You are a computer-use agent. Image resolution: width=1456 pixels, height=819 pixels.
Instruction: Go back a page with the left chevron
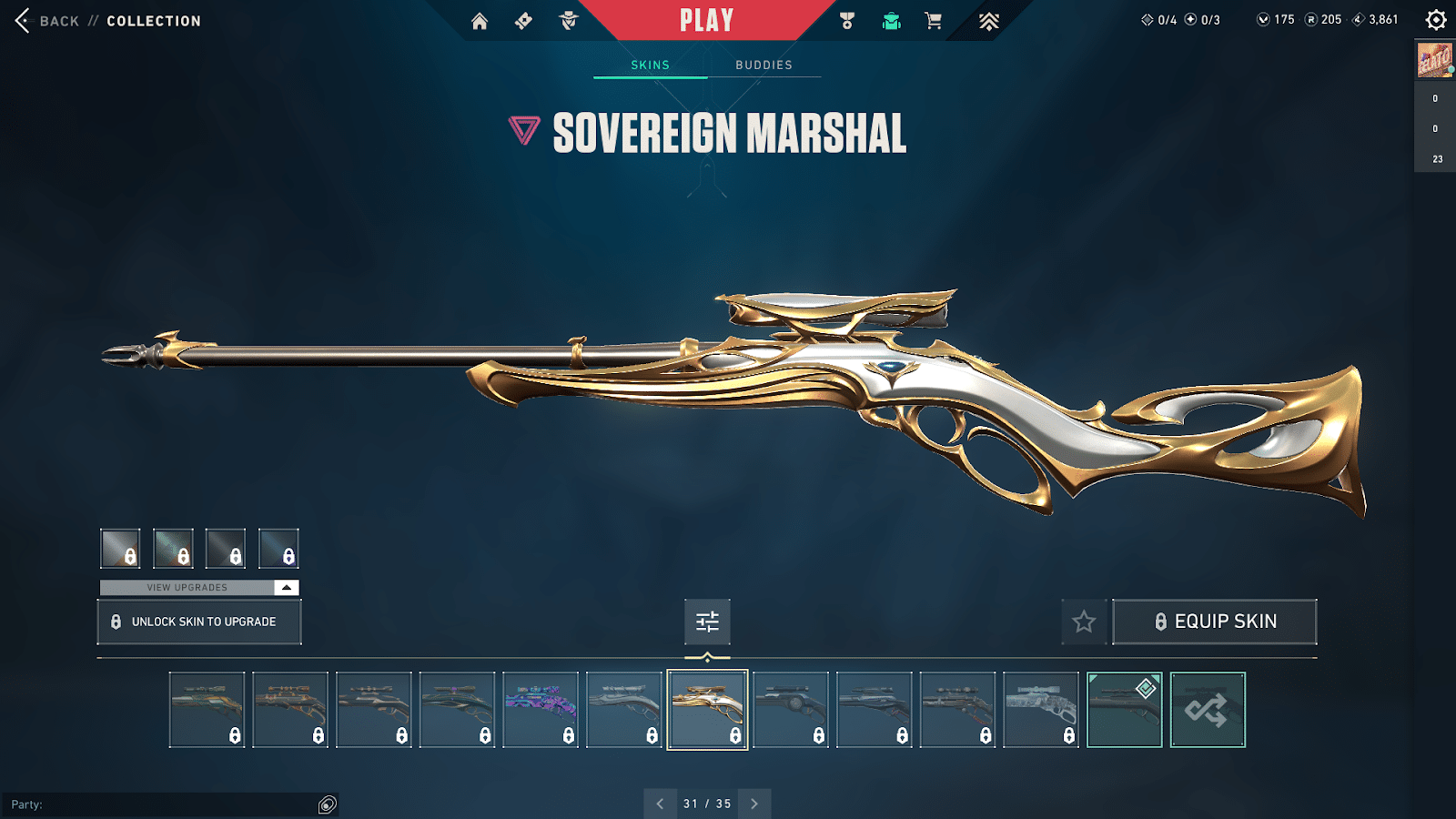[661, 804]
